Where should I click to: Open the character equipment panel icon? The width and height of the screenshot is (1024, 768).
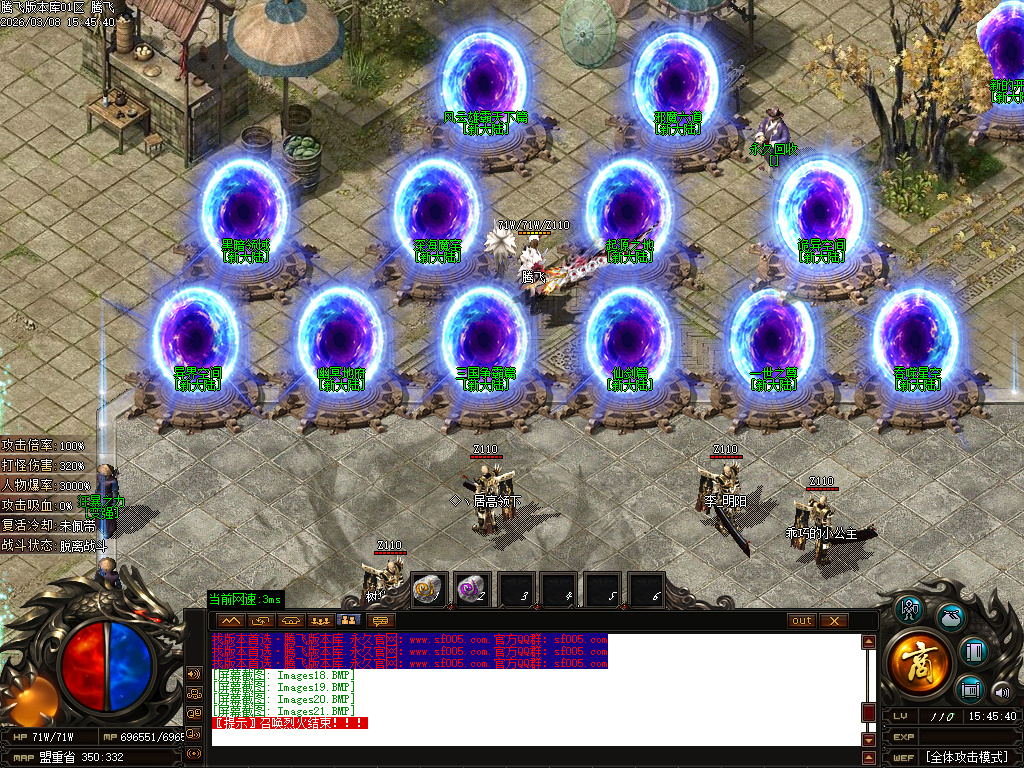[909, 609]
